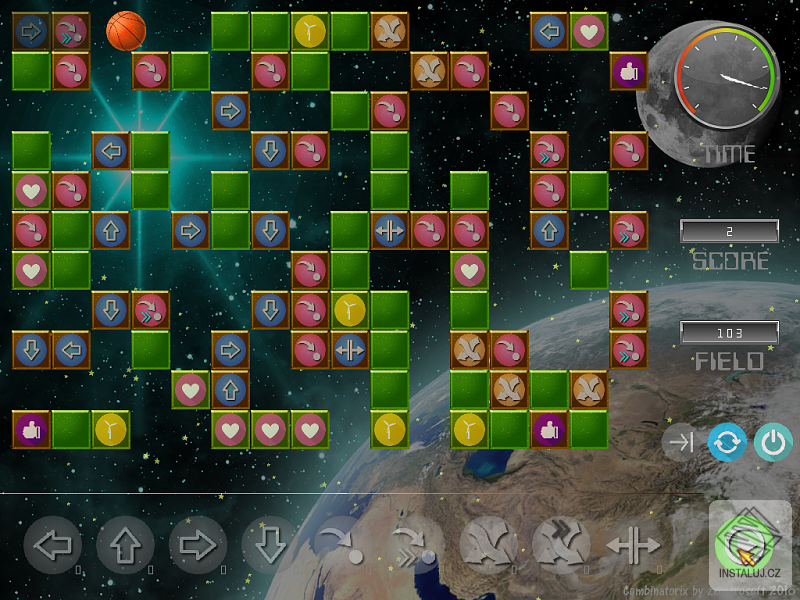Select the down arrow tool

pos(270,546)
